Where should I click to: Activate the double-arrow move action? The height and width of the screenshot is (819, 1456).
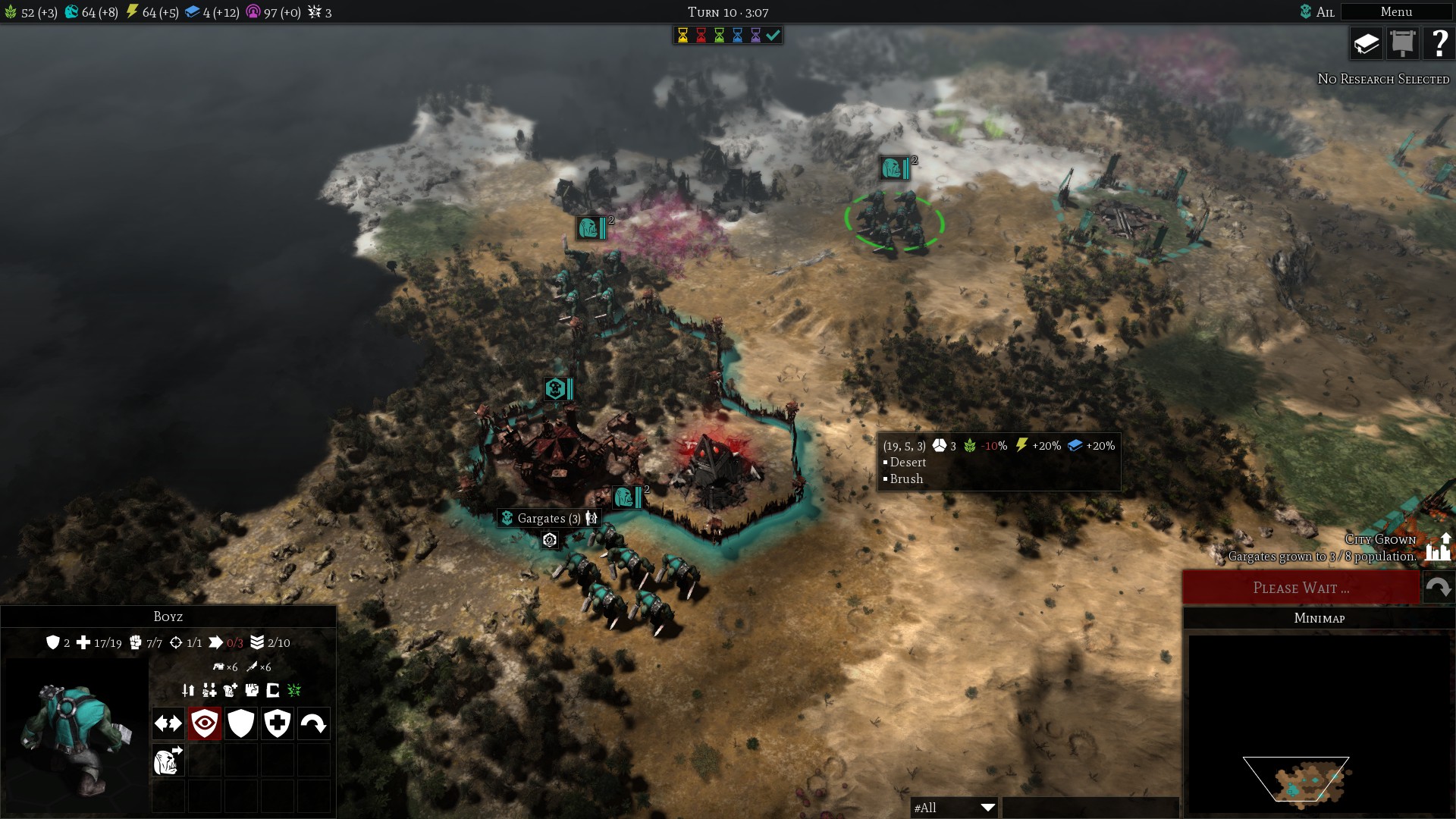[168, 723]
